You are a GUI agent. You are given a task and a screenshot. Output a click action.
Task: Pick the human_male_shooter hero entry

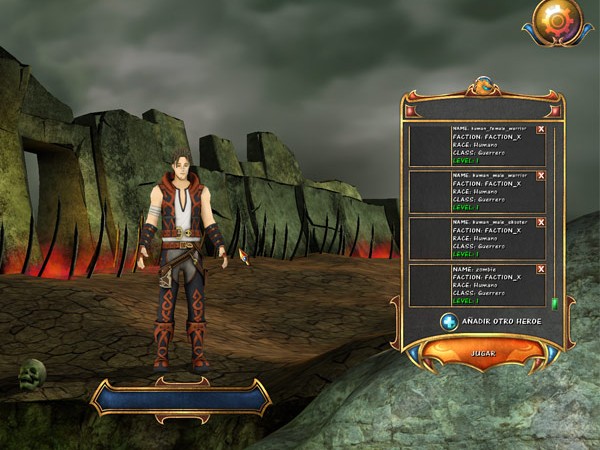[476, 239]
